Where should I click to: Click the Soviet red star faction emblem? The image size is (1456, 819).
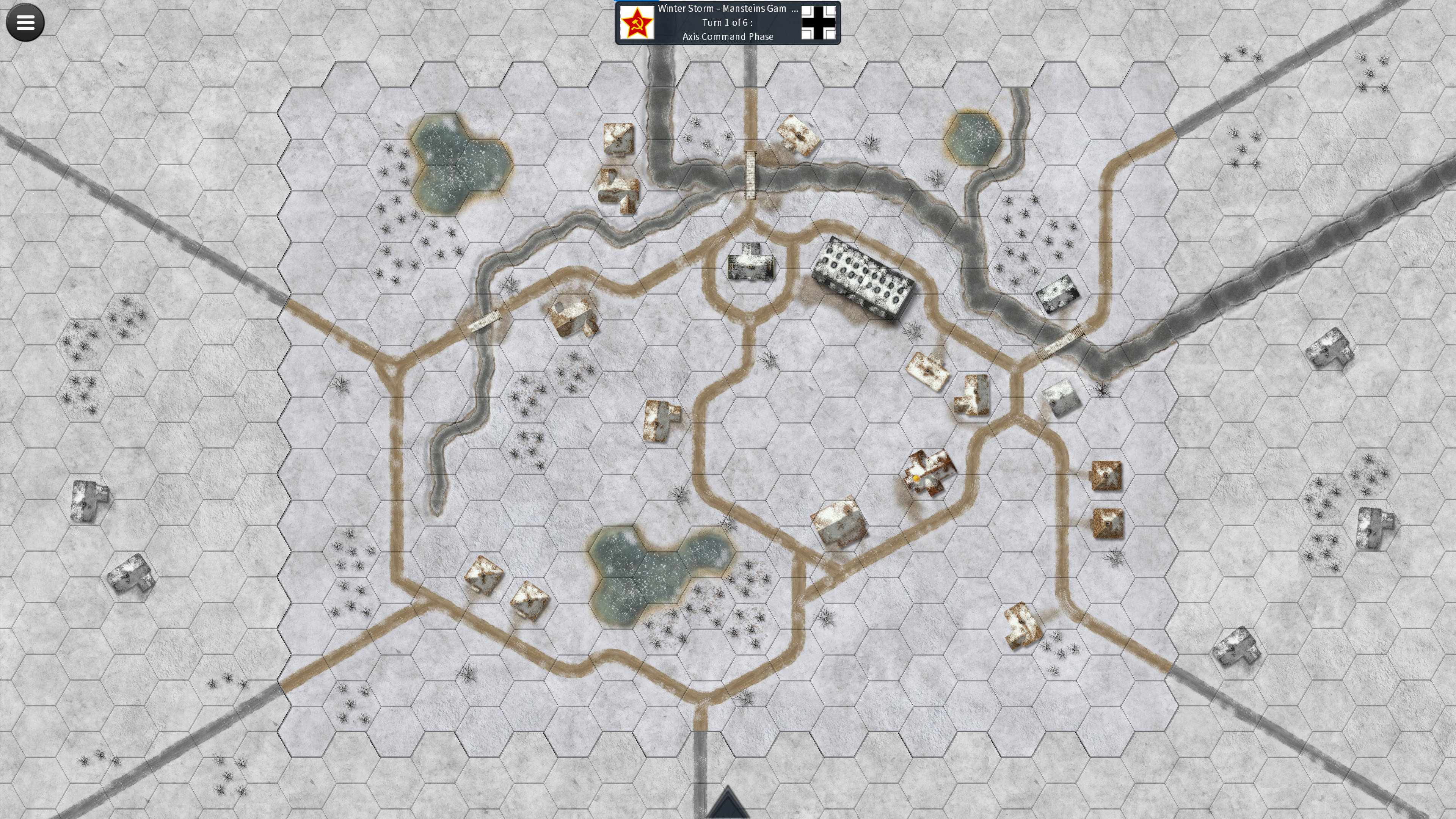pos(637,23)
